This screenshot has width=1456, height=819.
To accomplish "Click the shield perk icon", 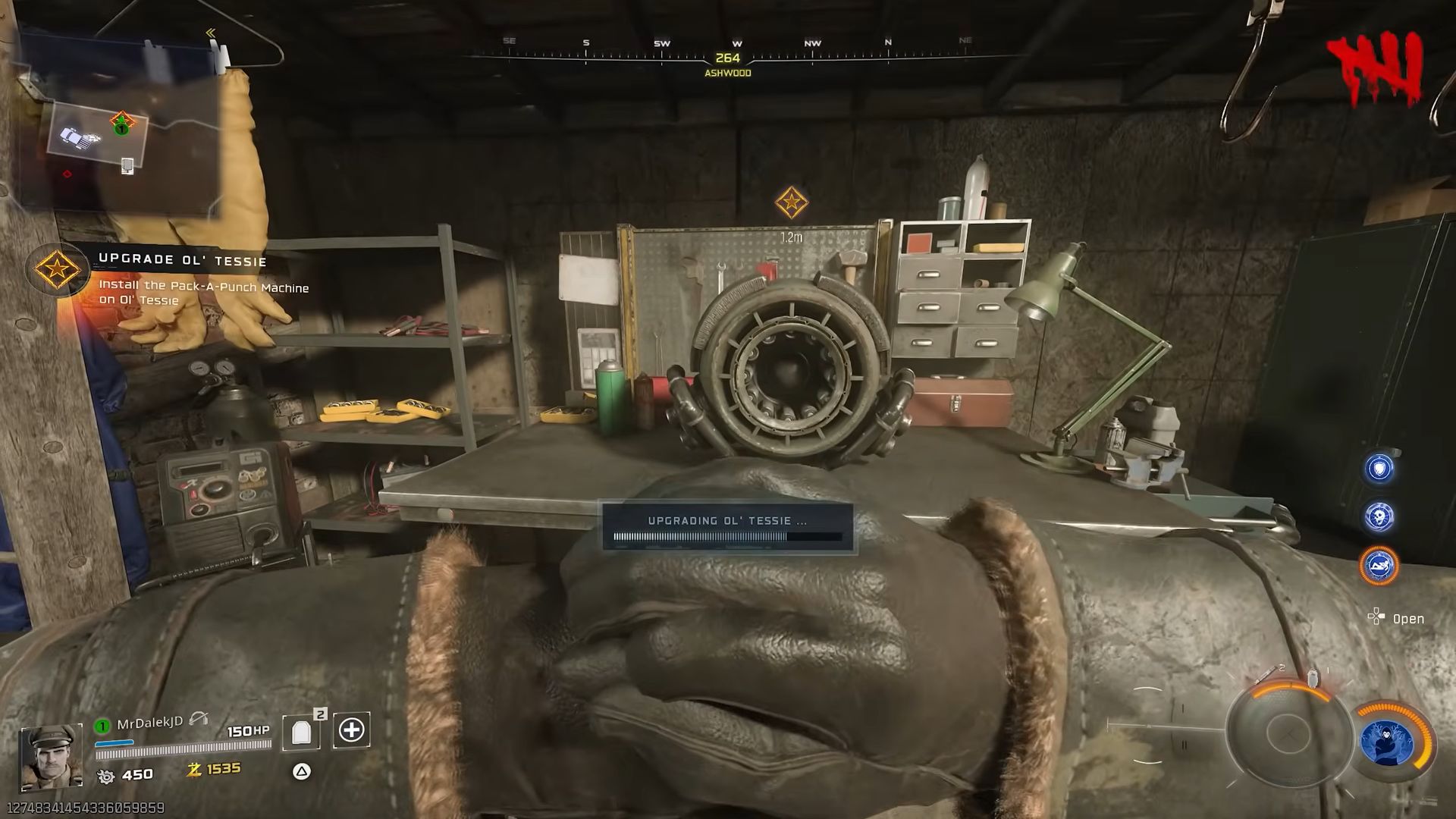I will pyautogui.click(x=1379, y=469).
